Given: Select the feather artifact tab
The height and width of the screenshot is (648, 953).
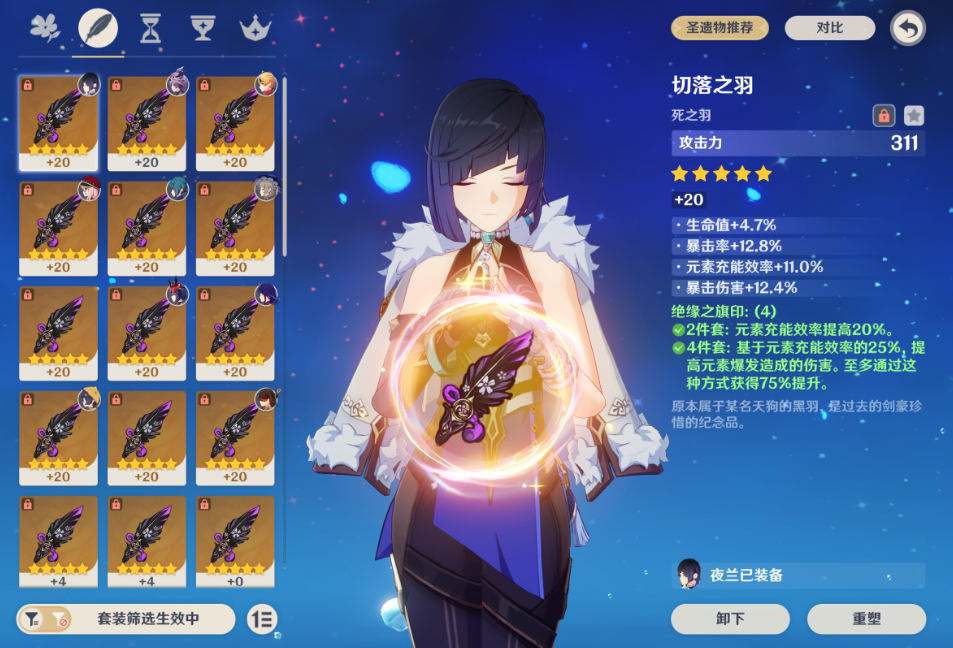Looking at the screenshot, I should [98, 27].
